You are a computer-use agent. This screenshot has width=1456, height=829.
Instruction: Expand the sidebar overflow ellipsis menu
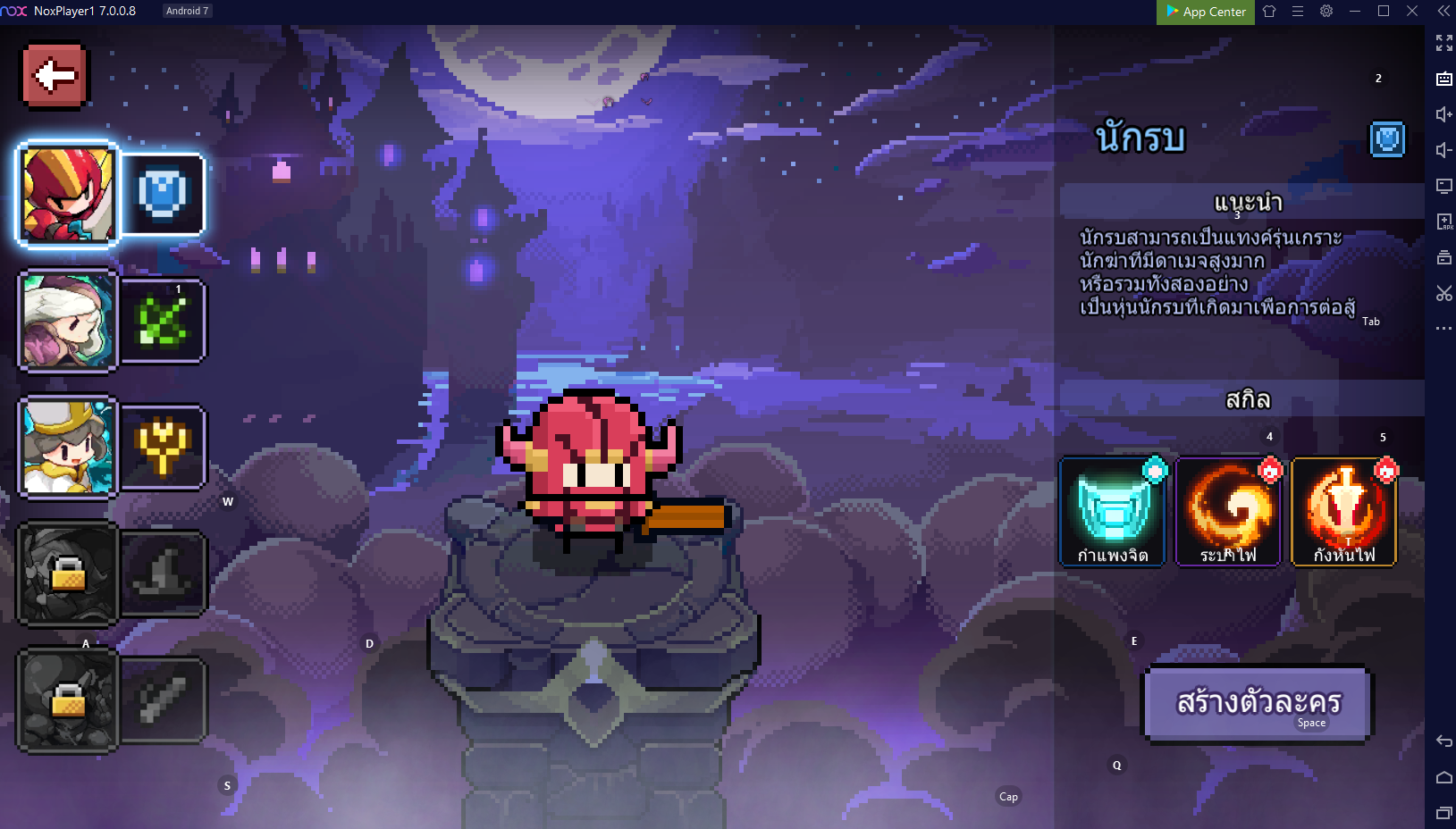pyautogui.click(x=1443, y=328)
